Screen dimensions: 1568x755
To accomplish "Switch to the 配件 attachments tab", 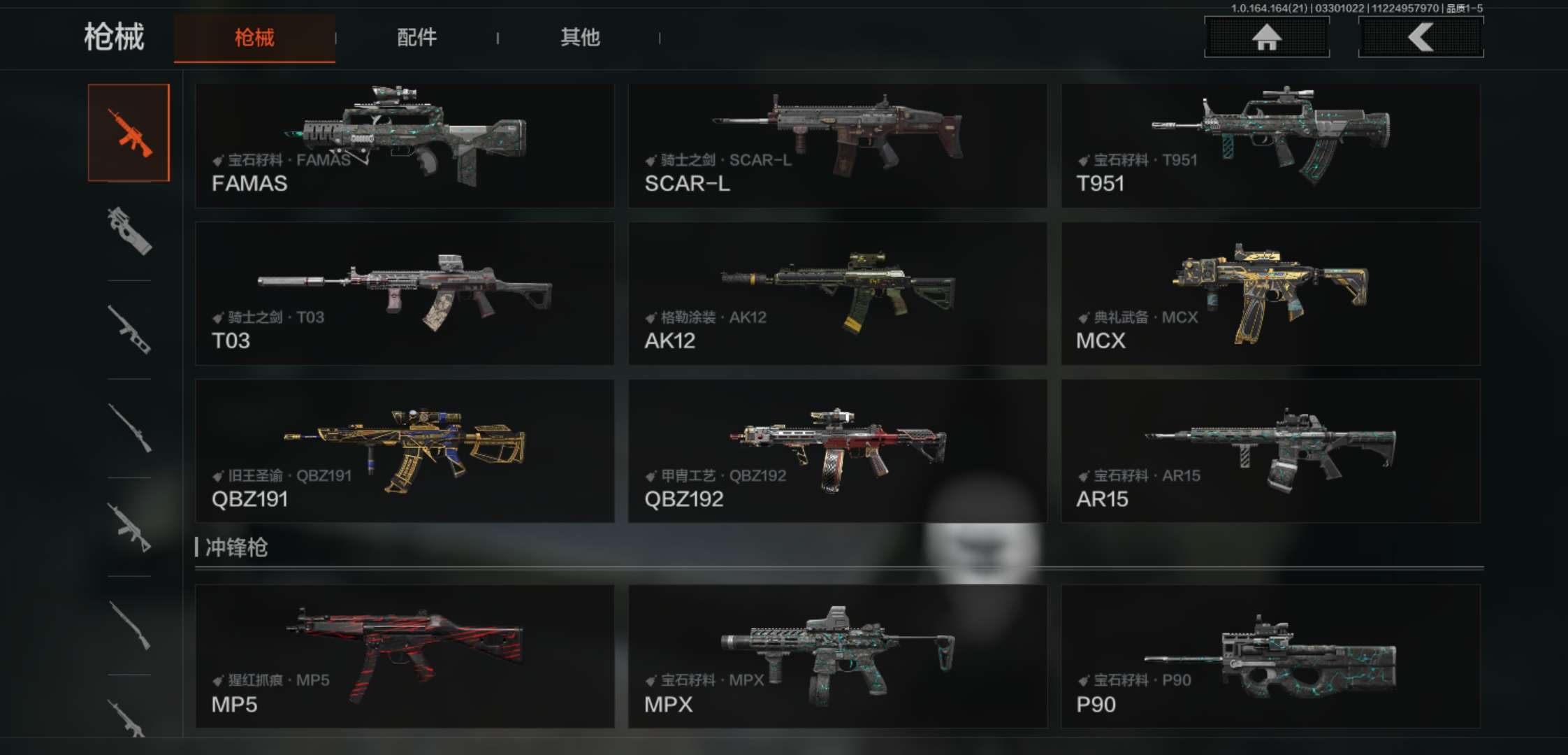I will pos(416,38).
